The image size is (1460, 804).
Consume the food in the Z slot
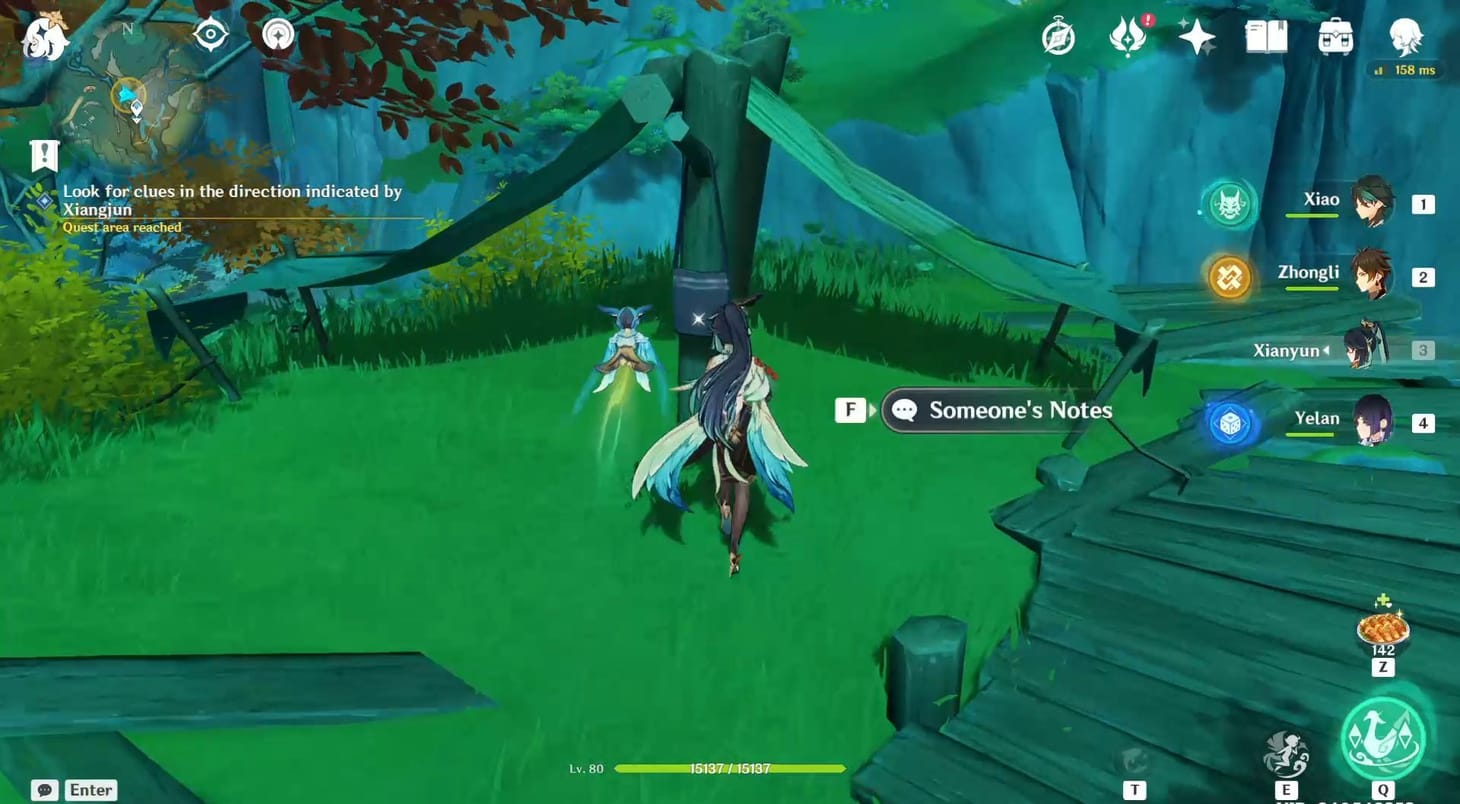(1381, 632)
